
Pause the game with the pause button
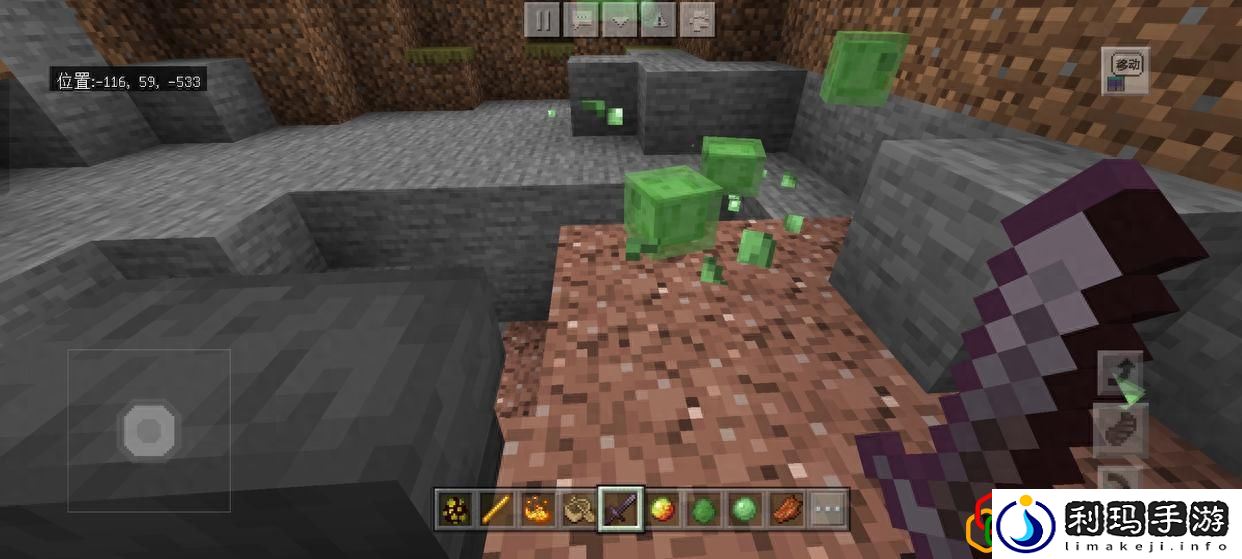543,19
